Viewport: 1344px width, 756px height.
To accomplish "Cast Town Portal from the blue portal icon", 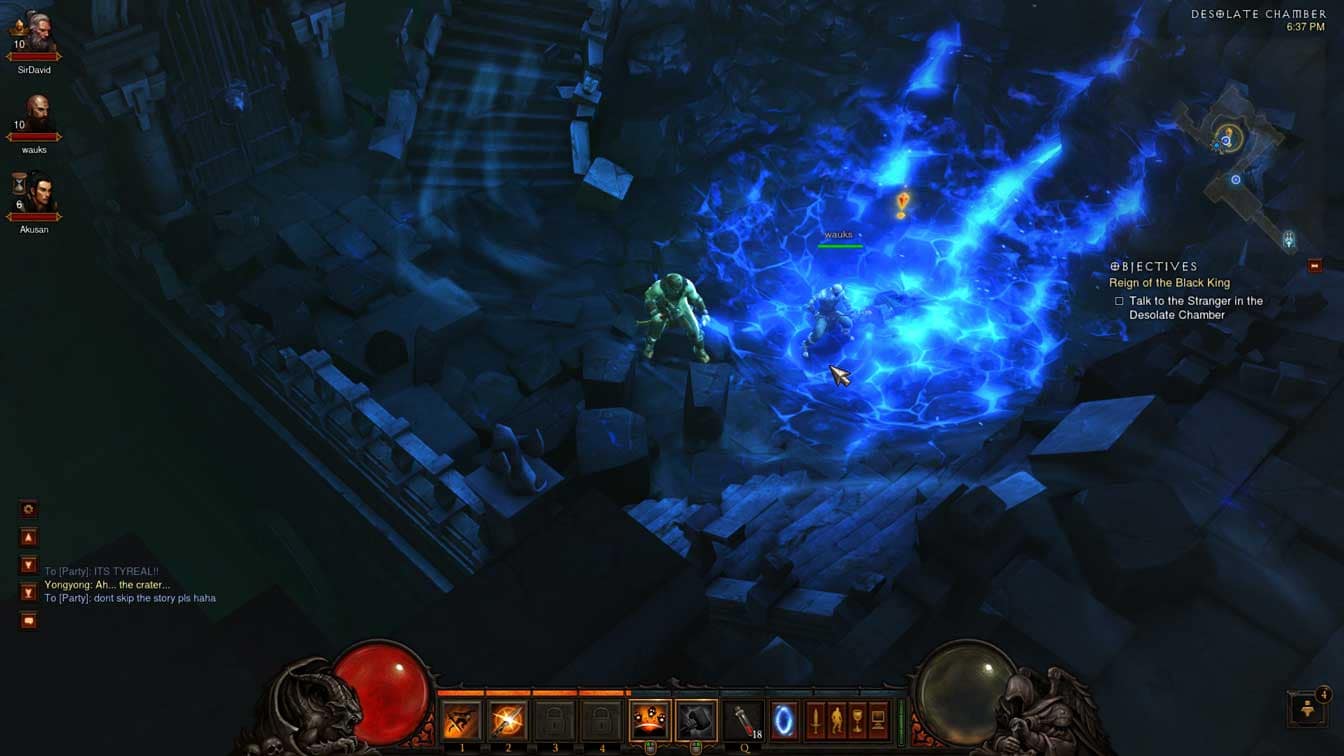I will pyautogui.click(x=784, y=720).
